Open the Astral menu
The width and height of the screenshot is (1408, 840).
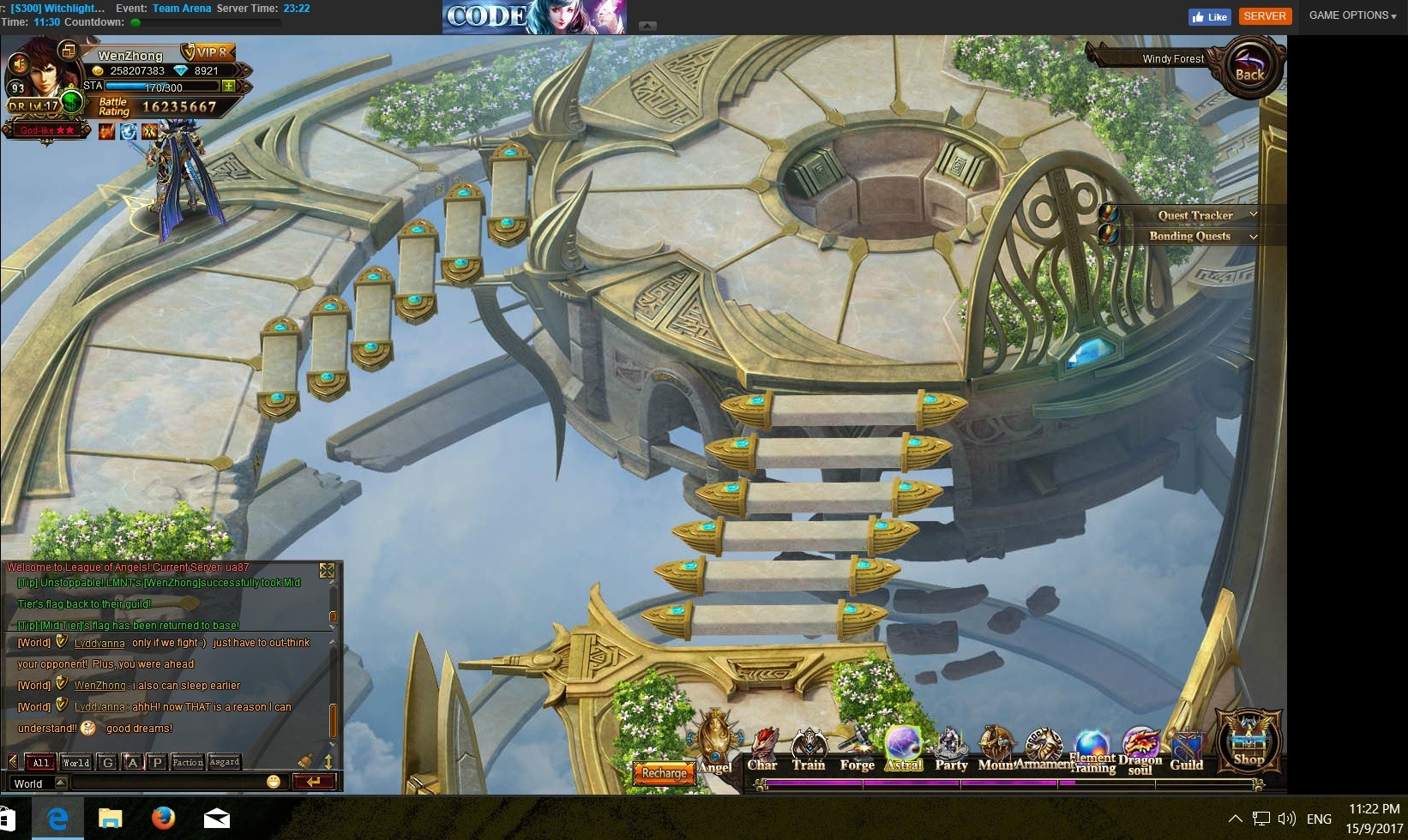(904, 748)
